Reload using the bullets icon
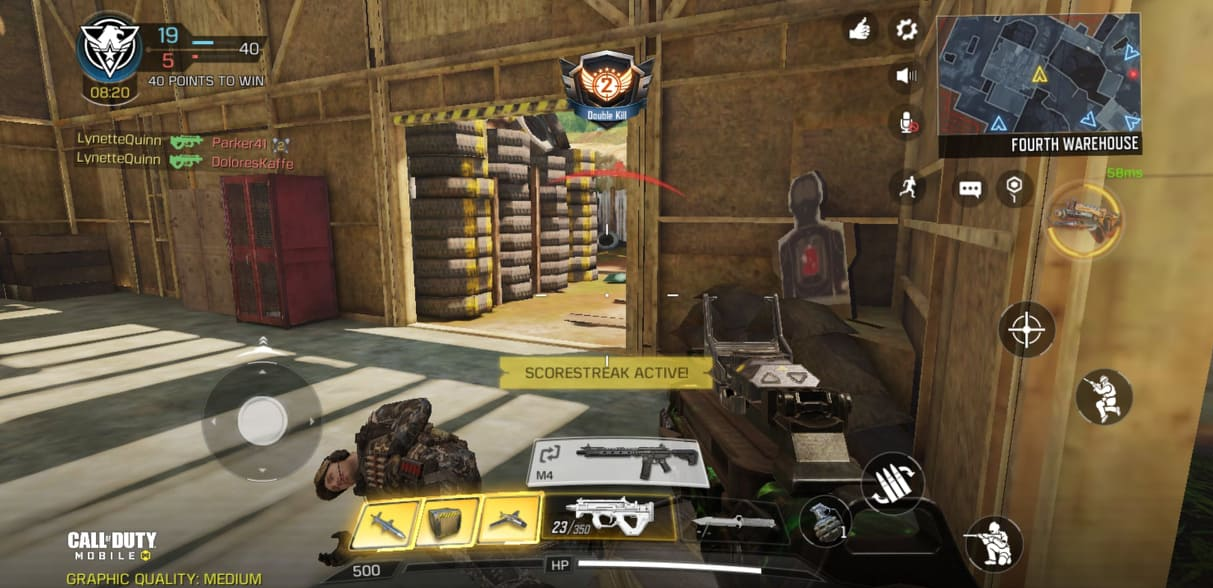 tap(892, 483)
